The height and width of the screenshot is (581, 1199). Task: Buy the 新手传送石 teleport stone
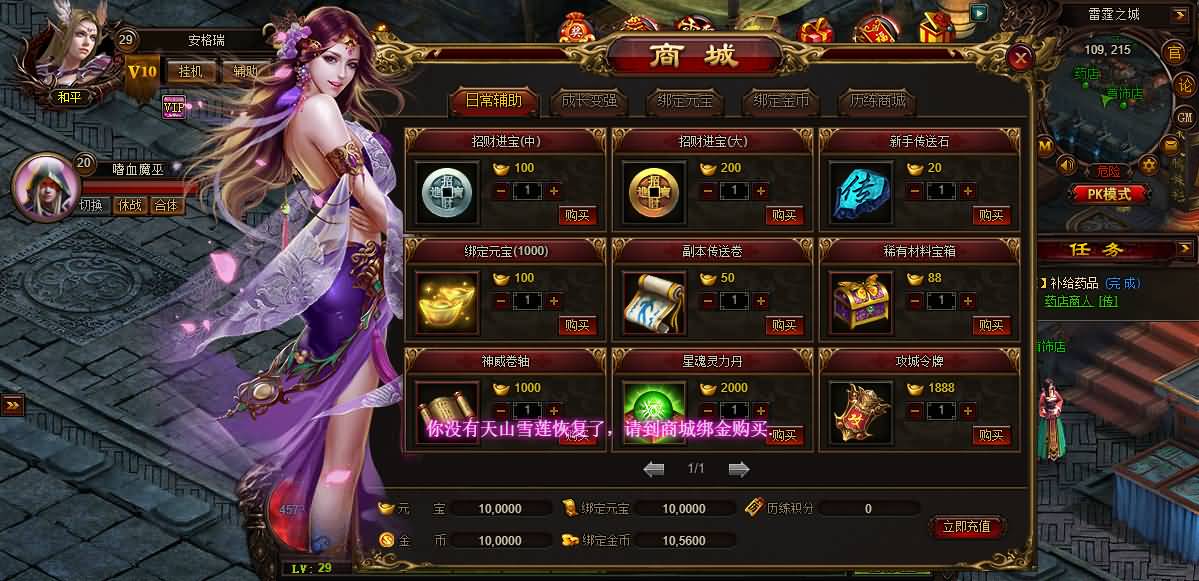coord(992,215)
